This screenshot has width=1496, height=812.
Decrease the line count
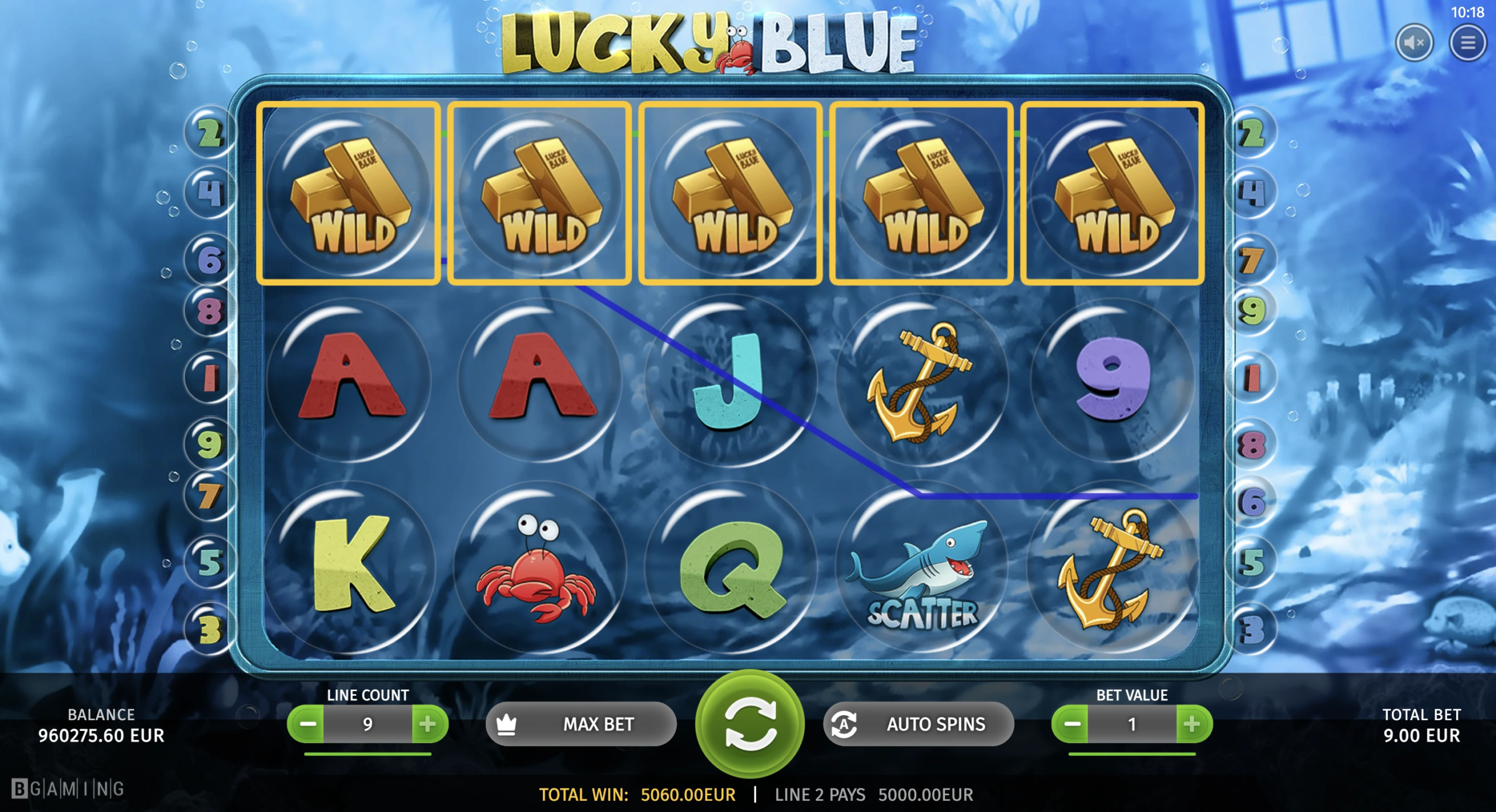[307, 724]
